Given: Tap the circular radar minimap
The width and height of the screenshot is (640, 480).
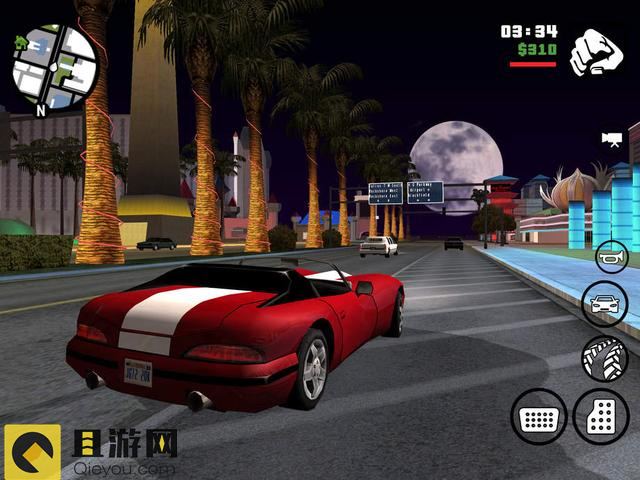Looking at the screenshot, I should coord(55,67).
